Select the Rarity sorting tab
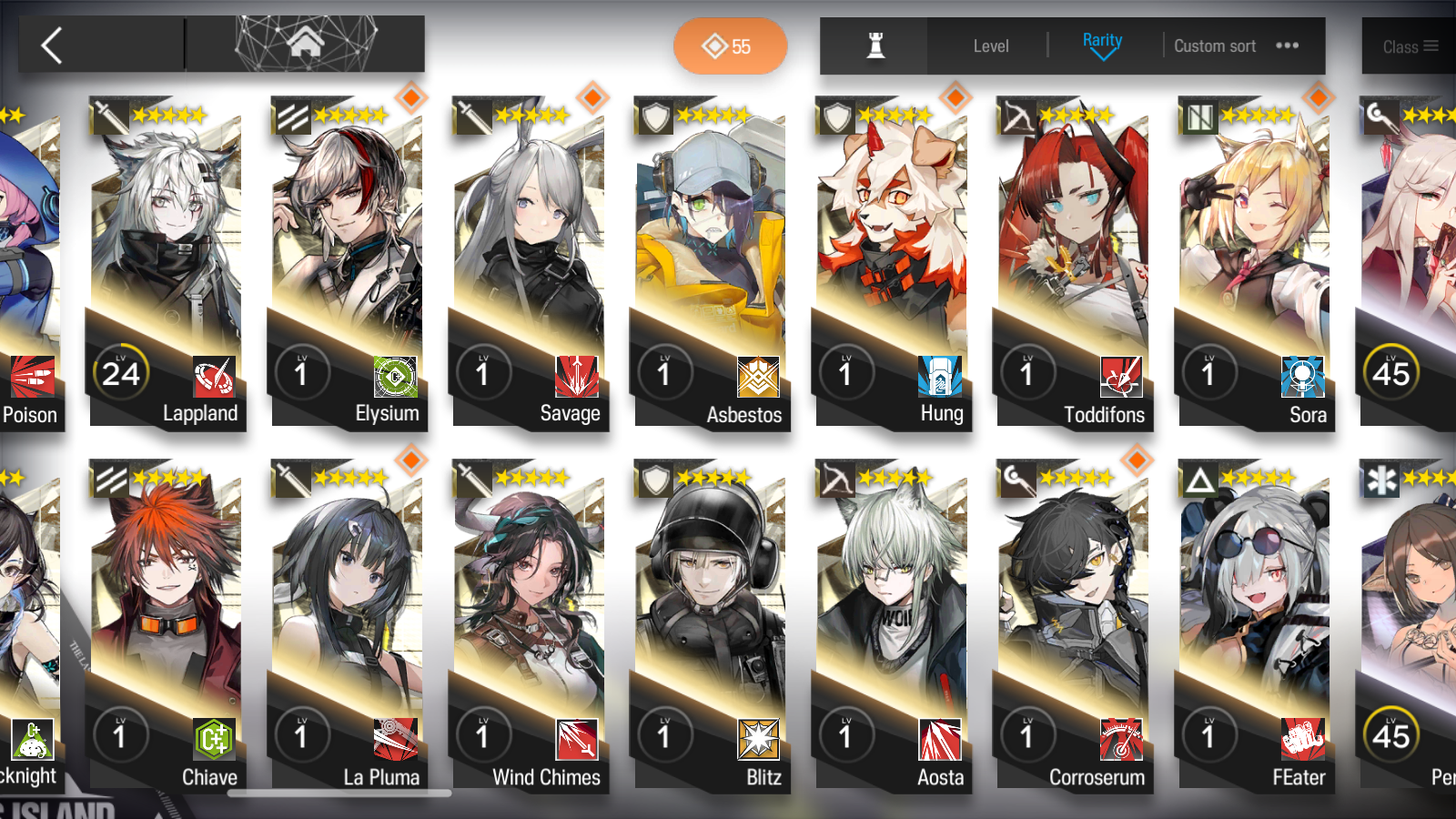This screenshot has height=819, width=1456. [1102, 40]
